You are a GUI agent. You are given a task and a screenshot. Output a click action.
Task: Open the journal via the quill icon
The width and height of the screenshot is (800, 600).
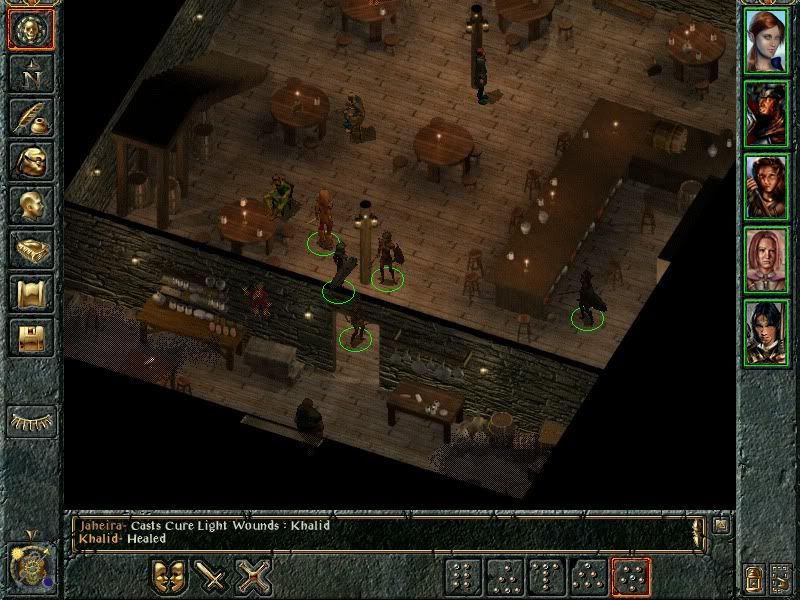[x=31, y=116]
